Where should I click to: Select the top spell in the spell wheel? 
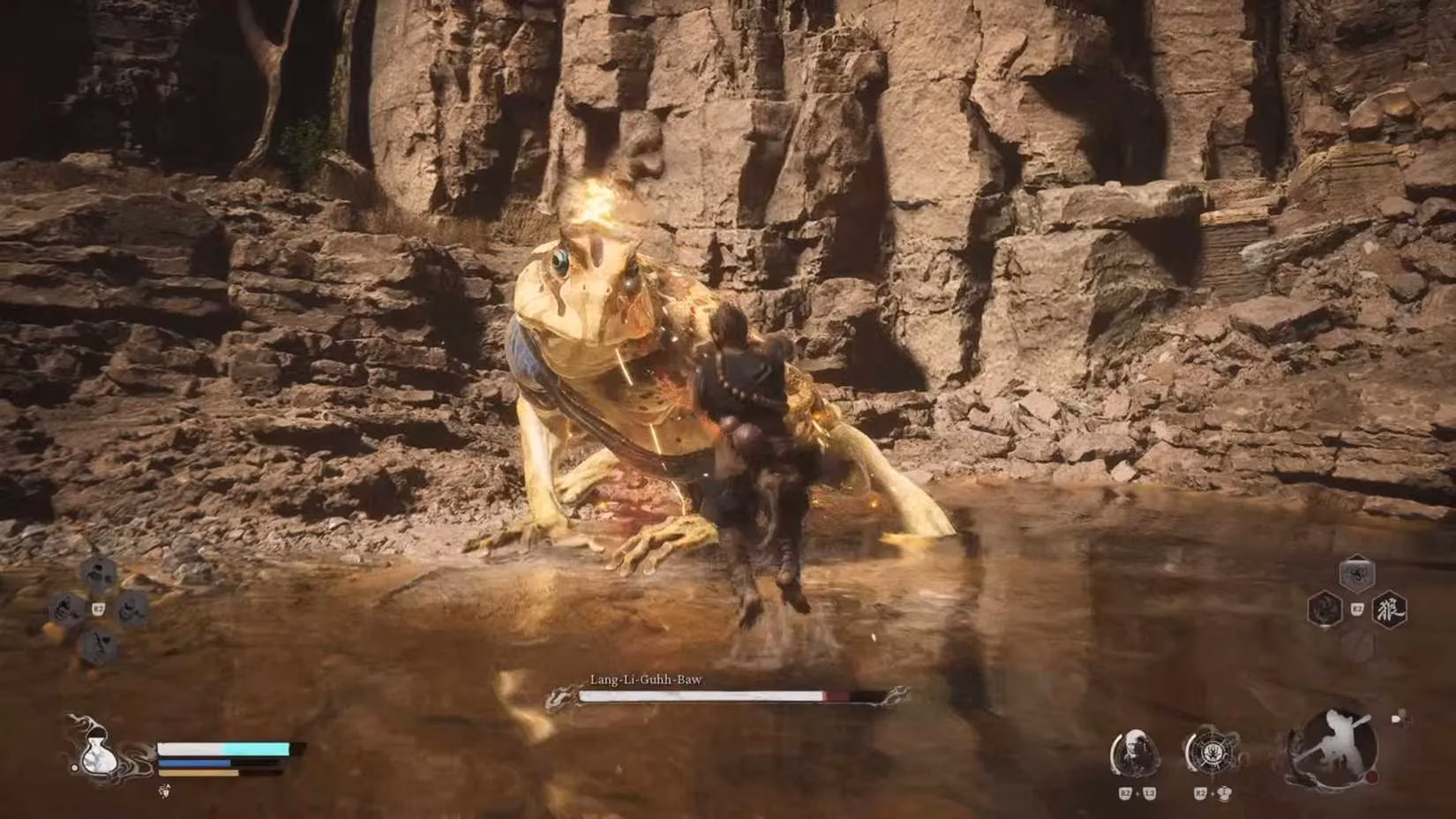(99, 575)
